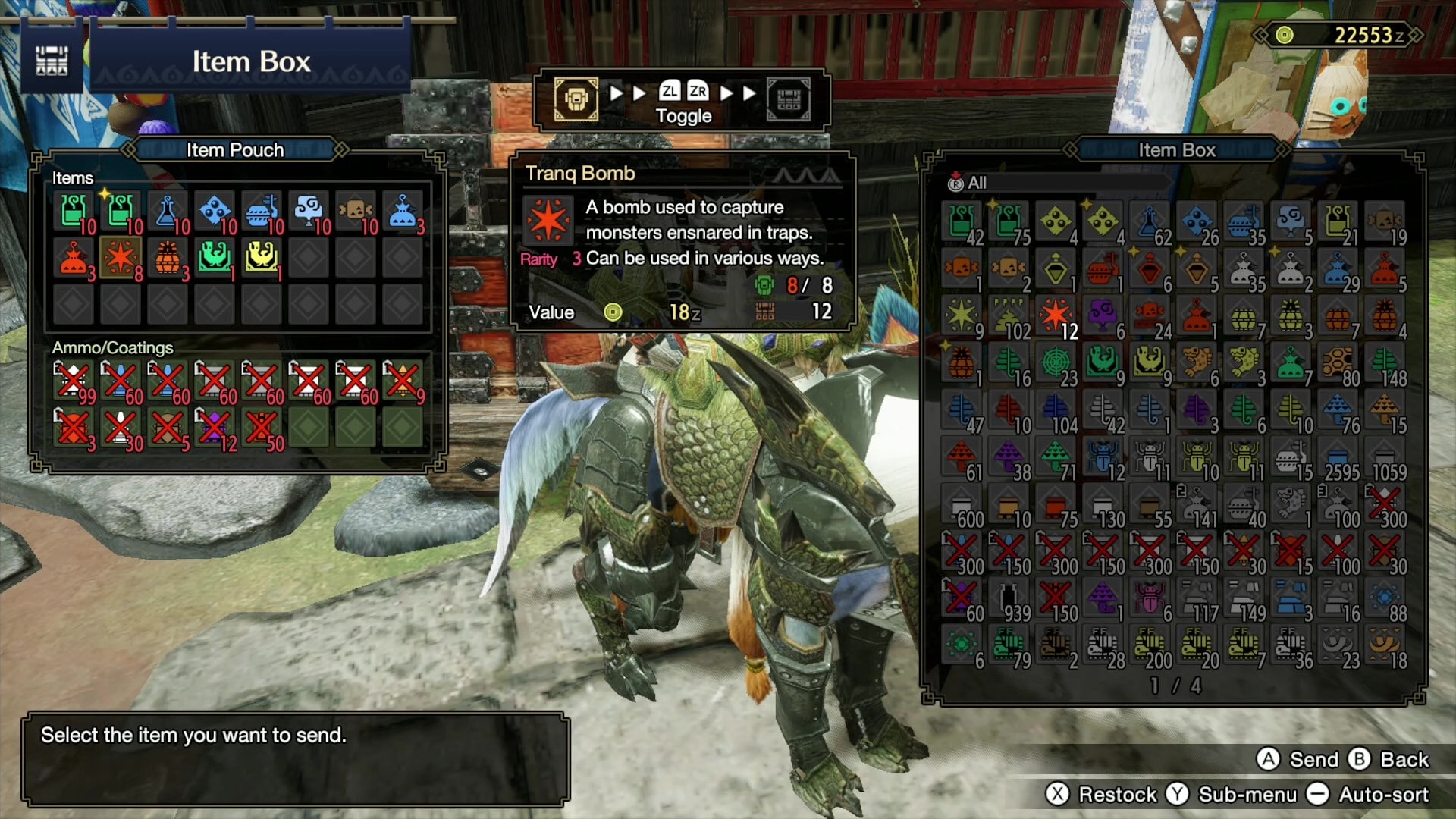Switch to the Item Box panel header
This screenshot has height=819, width=1456.
[1176, 150]
